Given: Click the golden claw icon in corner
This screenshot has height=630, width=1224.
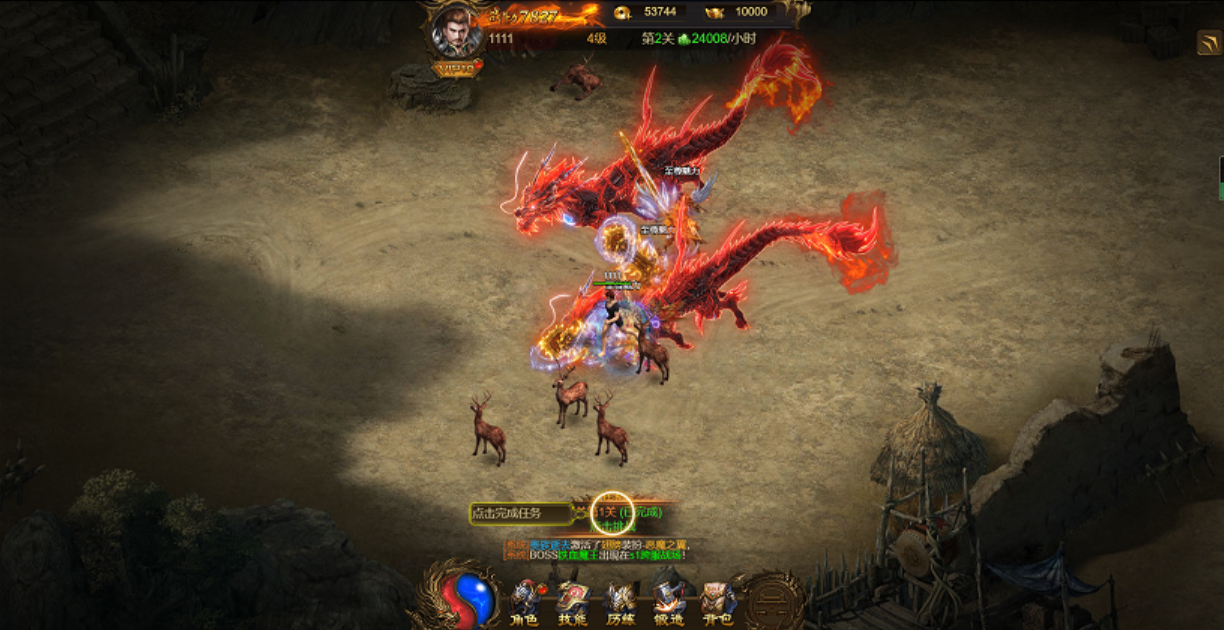Looking at the screenshot, I should pyautogui.click(x=1208, y=42).
